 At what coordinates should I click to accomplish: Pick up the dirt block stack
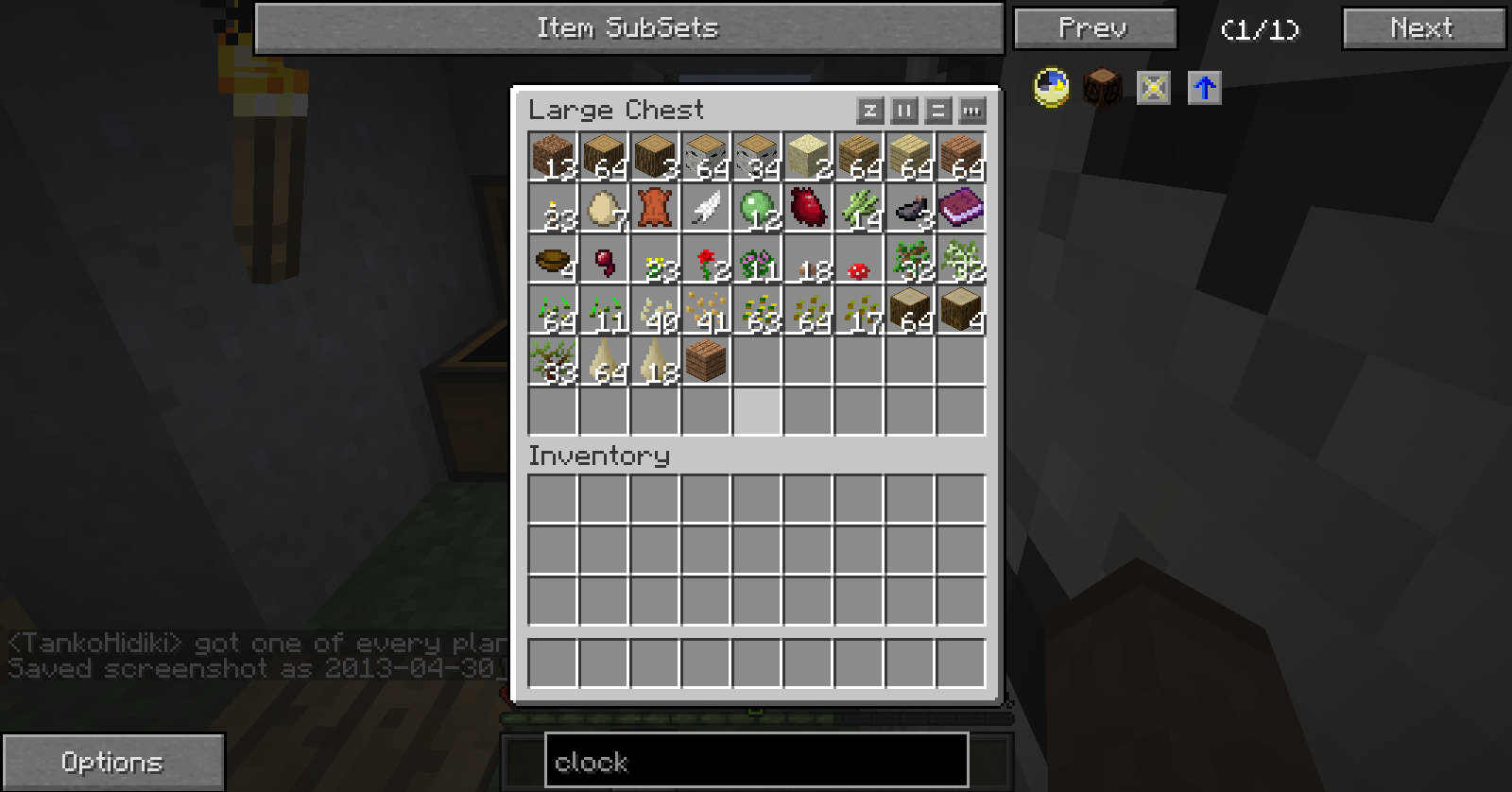pyautogui.click(x=553, y=156)
